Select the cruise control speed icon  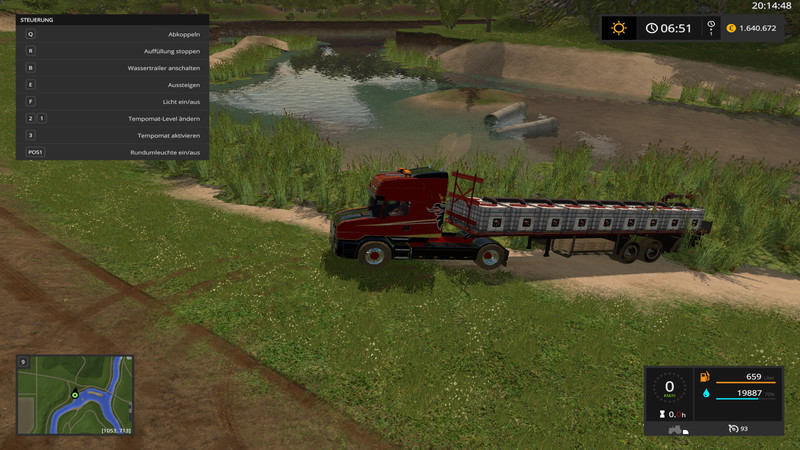[732, 428]
